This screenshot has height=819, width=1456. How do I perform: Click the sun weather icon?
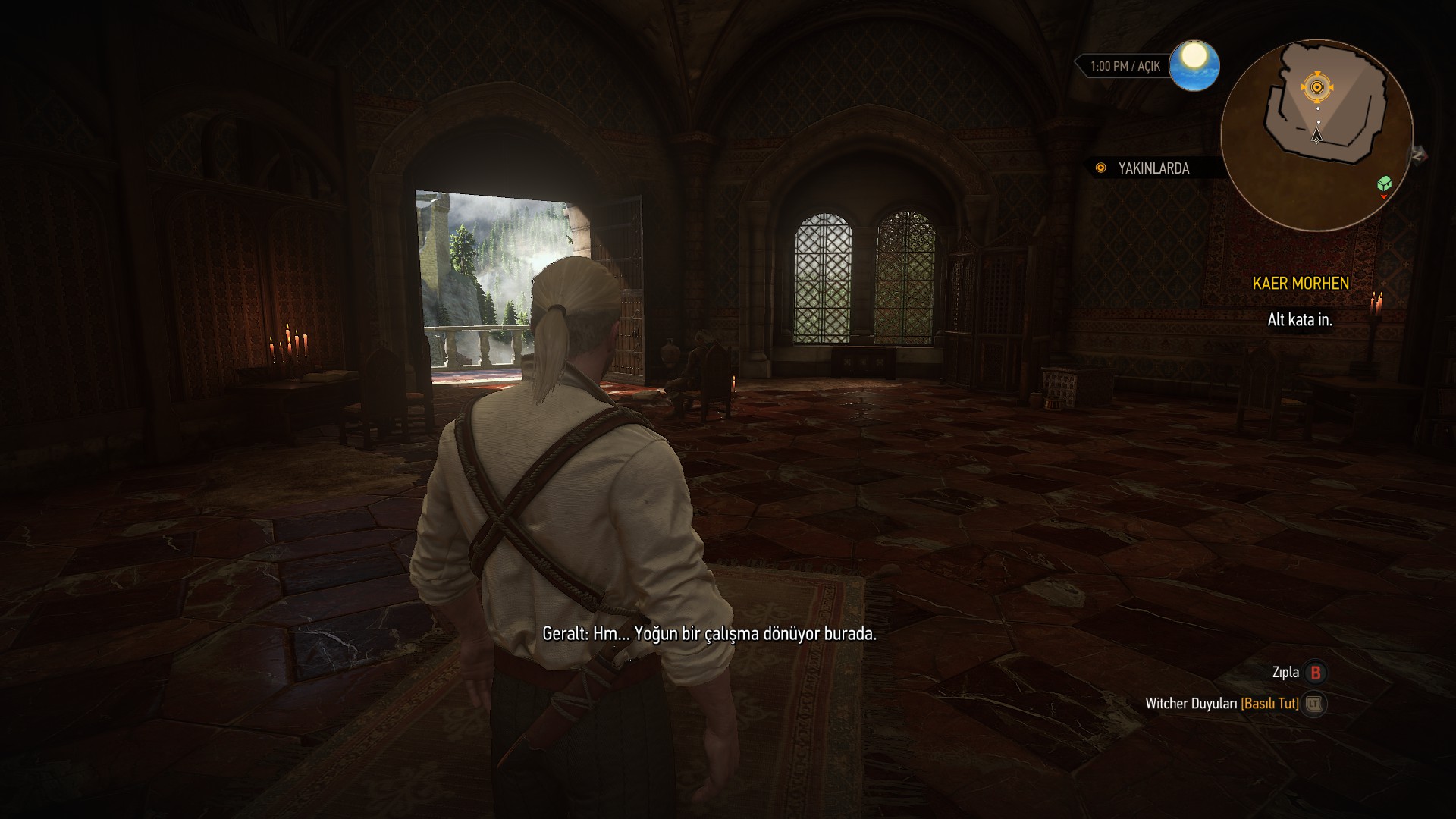[1194, 65]
